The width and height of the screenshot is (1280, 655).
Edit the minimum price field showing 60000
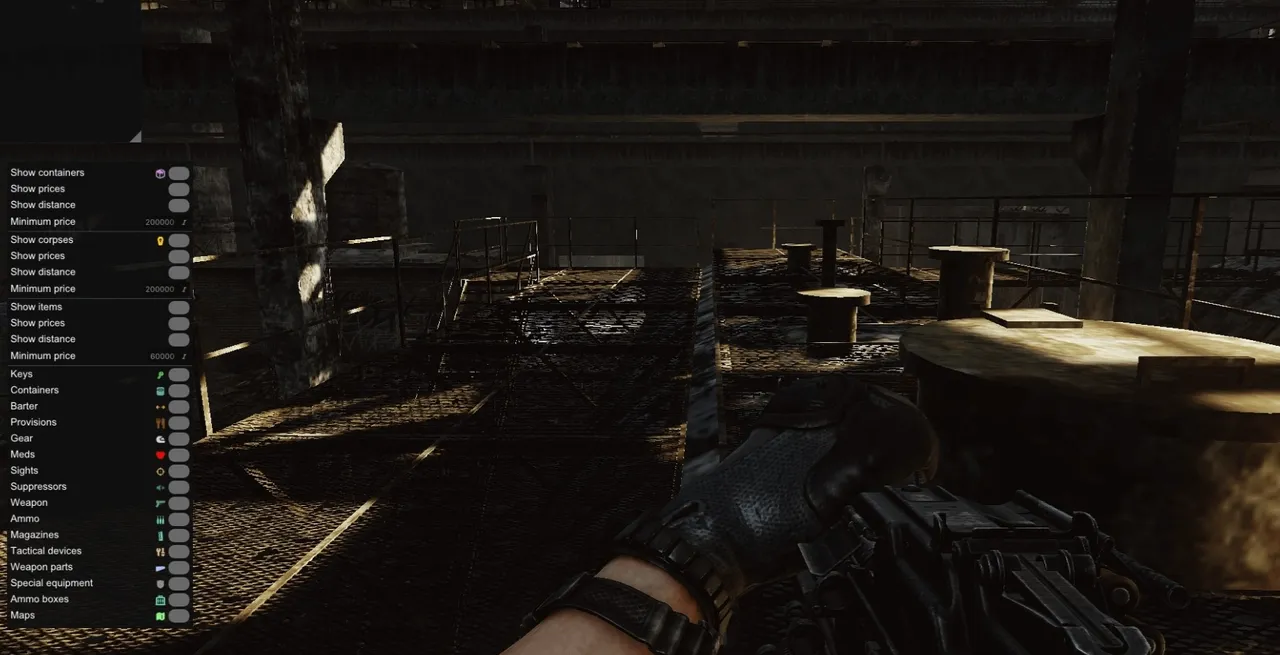point(161,356)
